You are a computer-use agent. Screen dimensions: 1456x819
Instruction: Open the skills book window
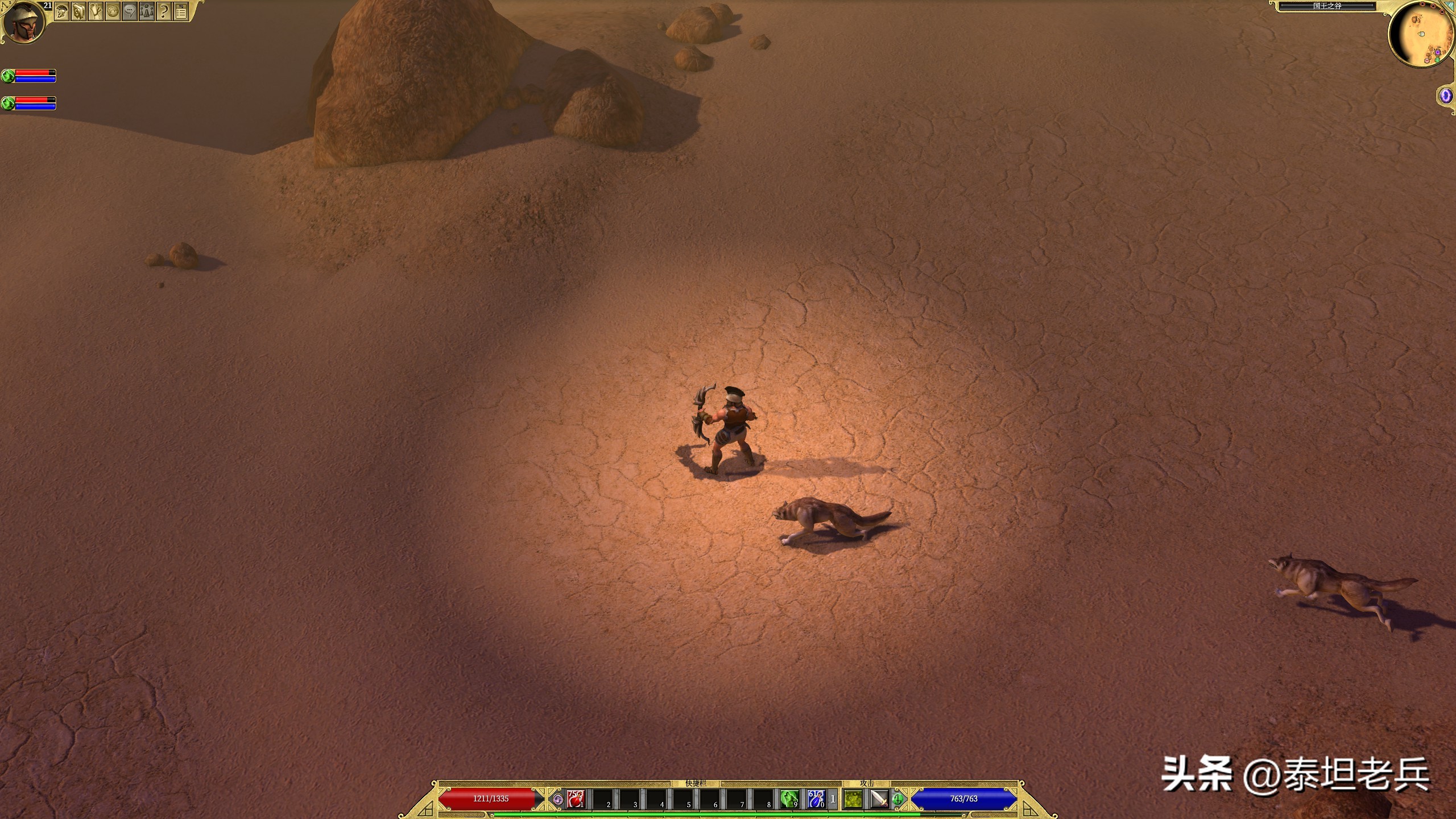click(78, 11)
